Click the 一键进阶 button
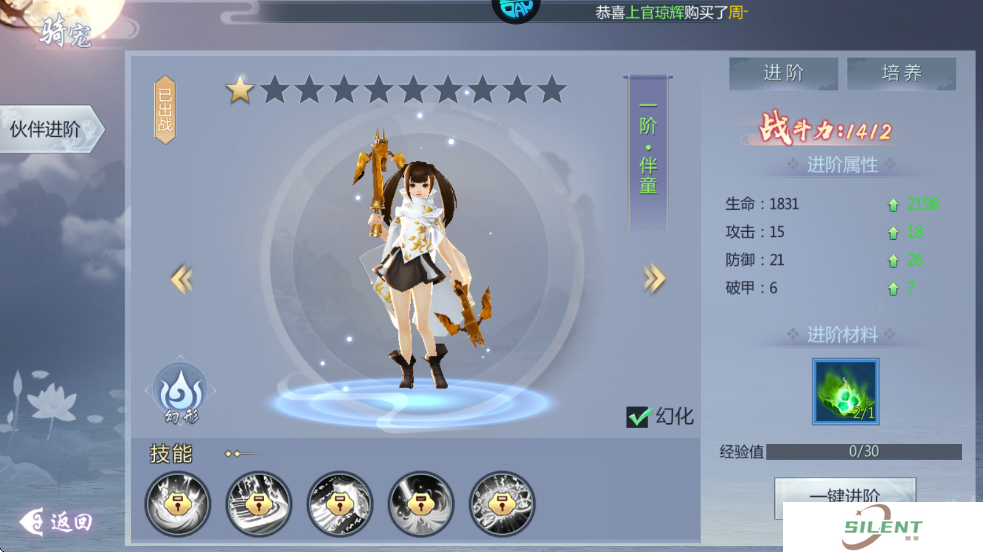This screenshot has width=983, height=552. 844,497
